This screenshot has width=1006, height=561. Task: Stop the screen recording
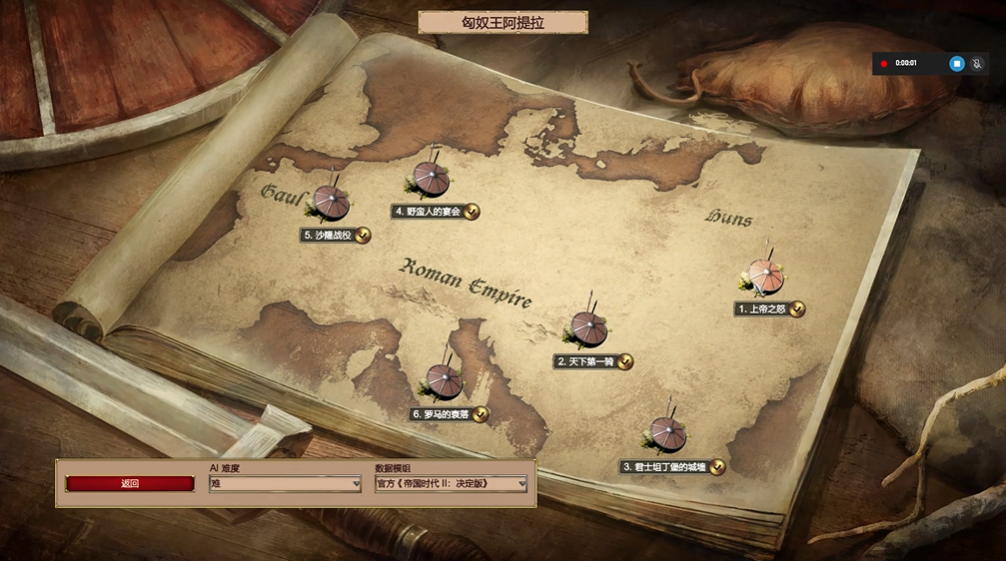coord(956,63)
